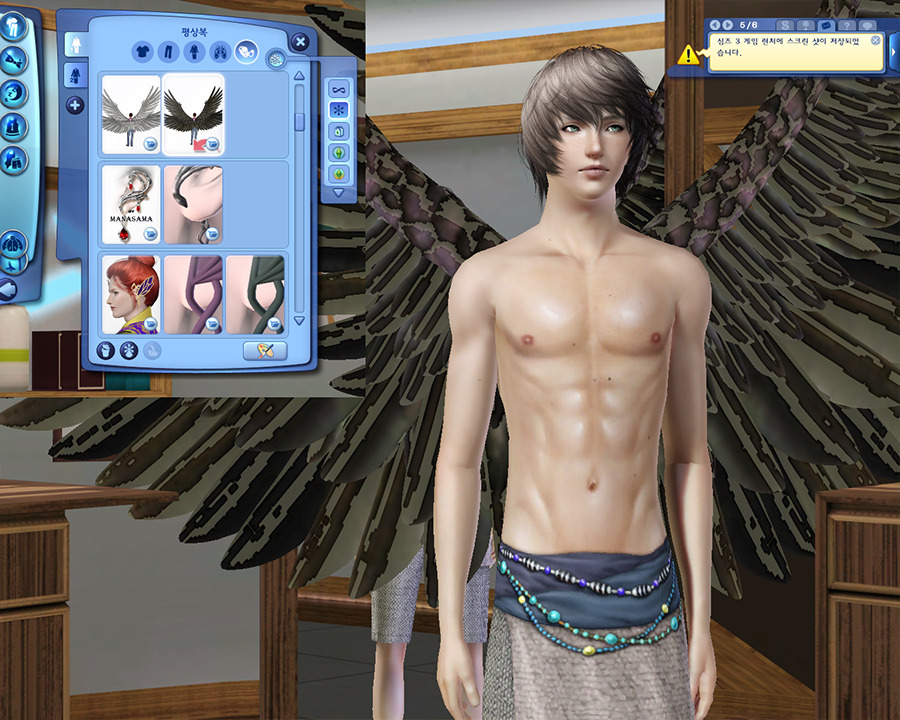900x720 pixels.
Task: Dismiss the screenshot saved notification
Action: (876, 41)
